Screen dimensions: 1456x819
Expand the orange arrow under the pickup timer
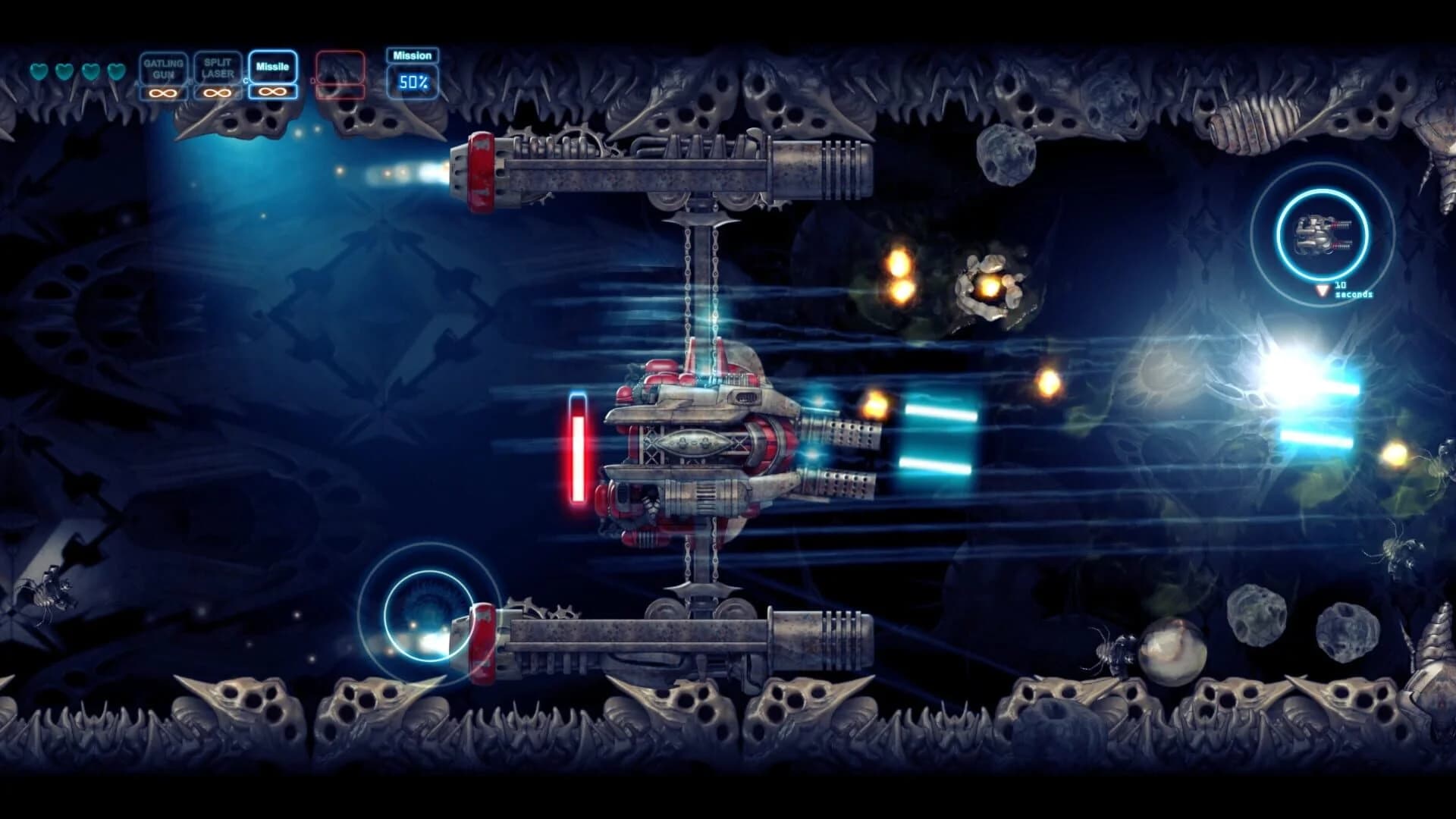pos(1323,290)
